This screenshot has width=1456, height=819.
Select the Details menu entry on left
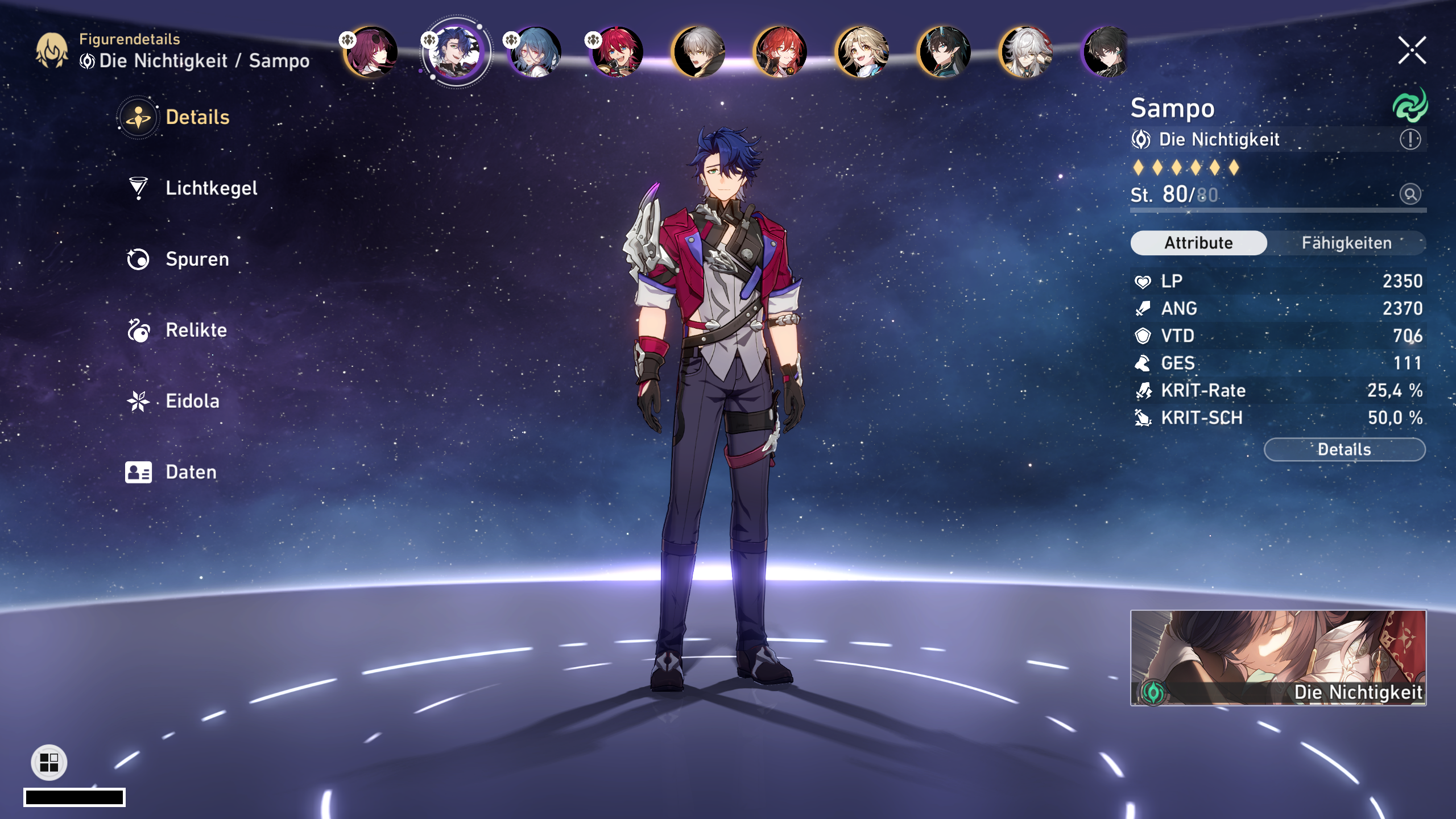coord(197,118)
